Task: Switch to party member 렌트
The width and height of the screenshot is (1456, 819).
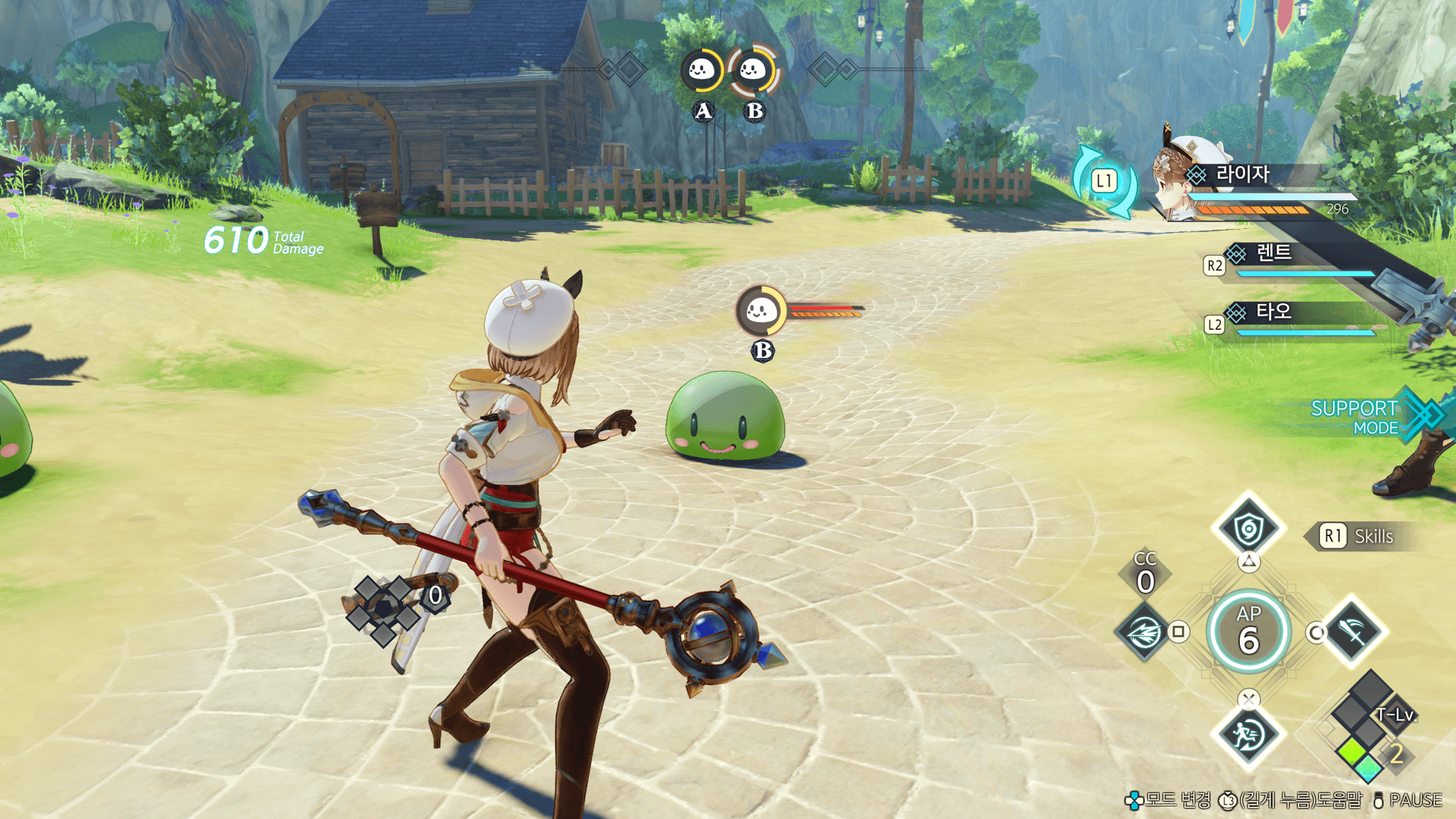Action: [x=1273, y=253]
